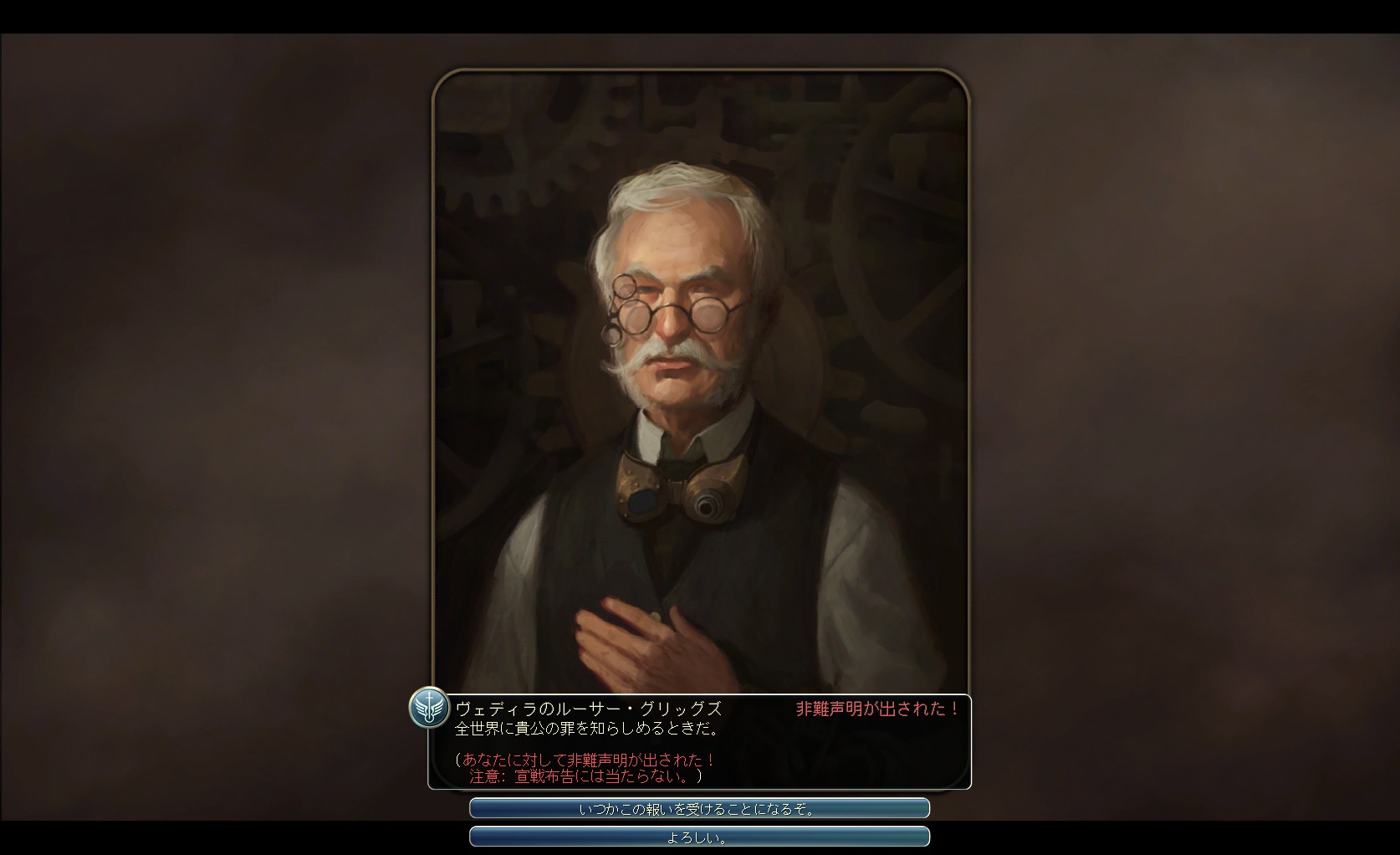Screen dimensions: 1400x855
Task: Choose the reply 'いつかこの報いを受けることになるぞ。'
Action: [x=699, y=809]
